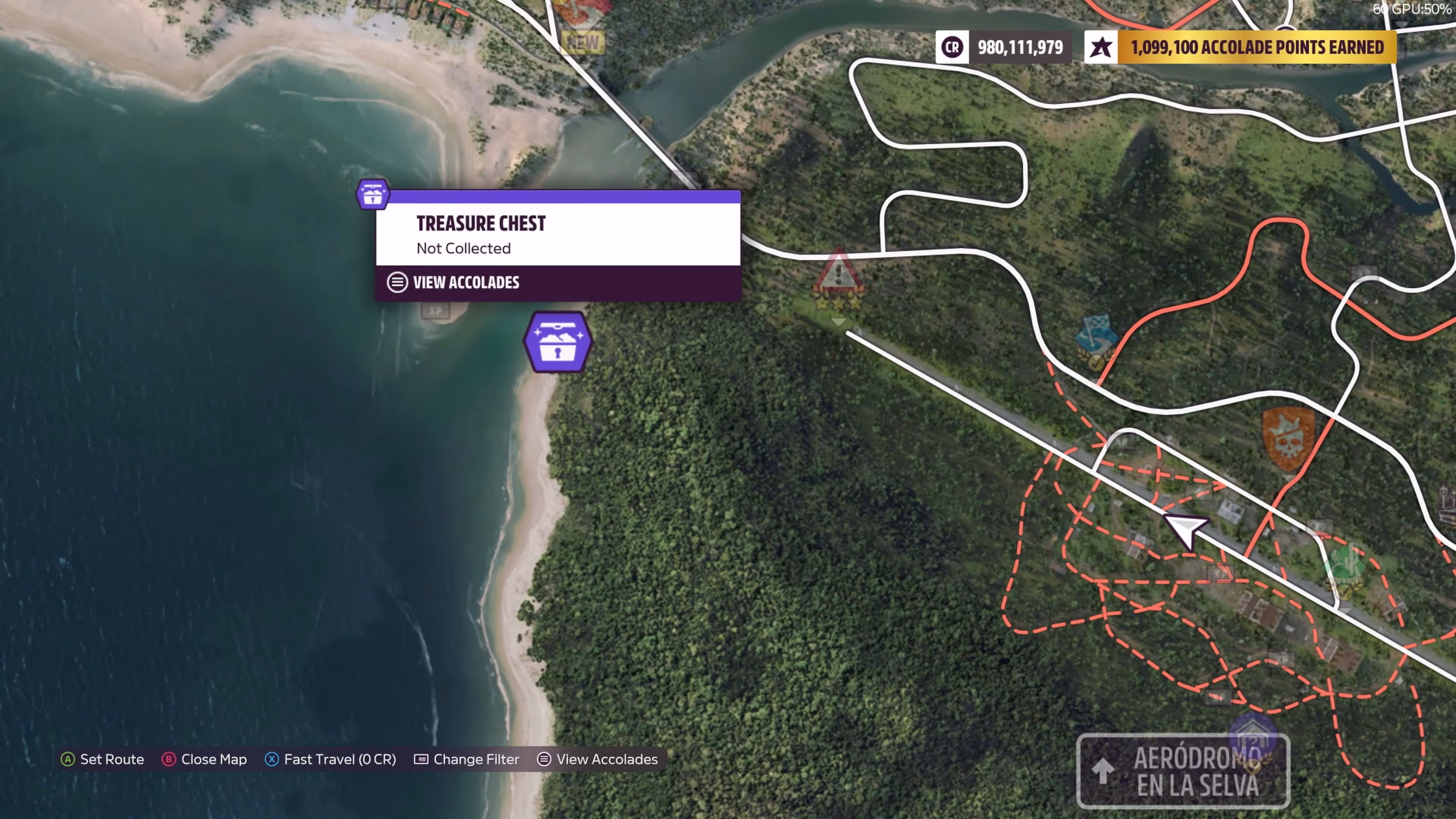
Task: Click the white player arrow on the map
Action: point(1185,530)
